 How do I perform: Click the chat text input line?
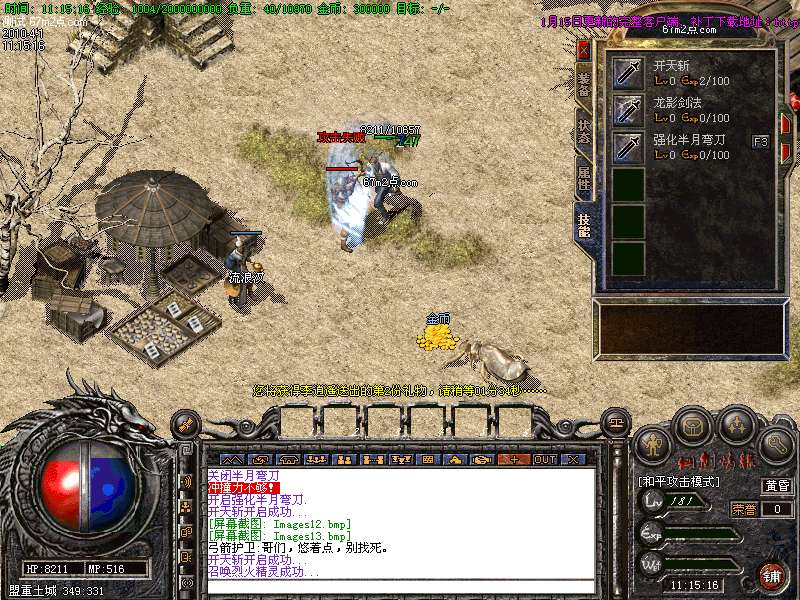tap(400, 585)
